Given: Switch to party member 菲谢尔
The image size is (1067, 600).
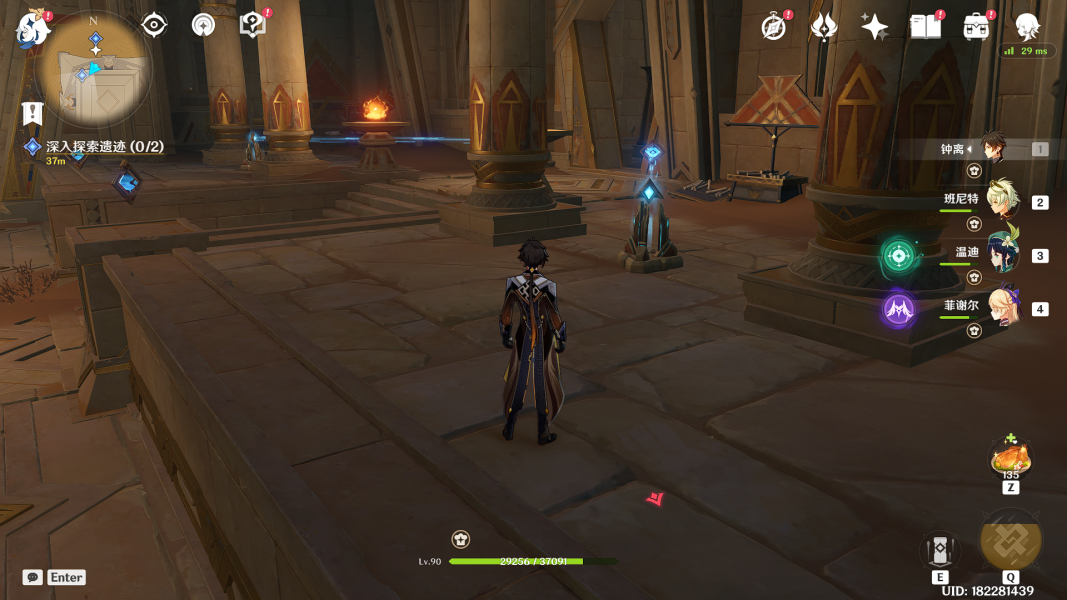Looking at the screenshot, I should coord(1001,307).
